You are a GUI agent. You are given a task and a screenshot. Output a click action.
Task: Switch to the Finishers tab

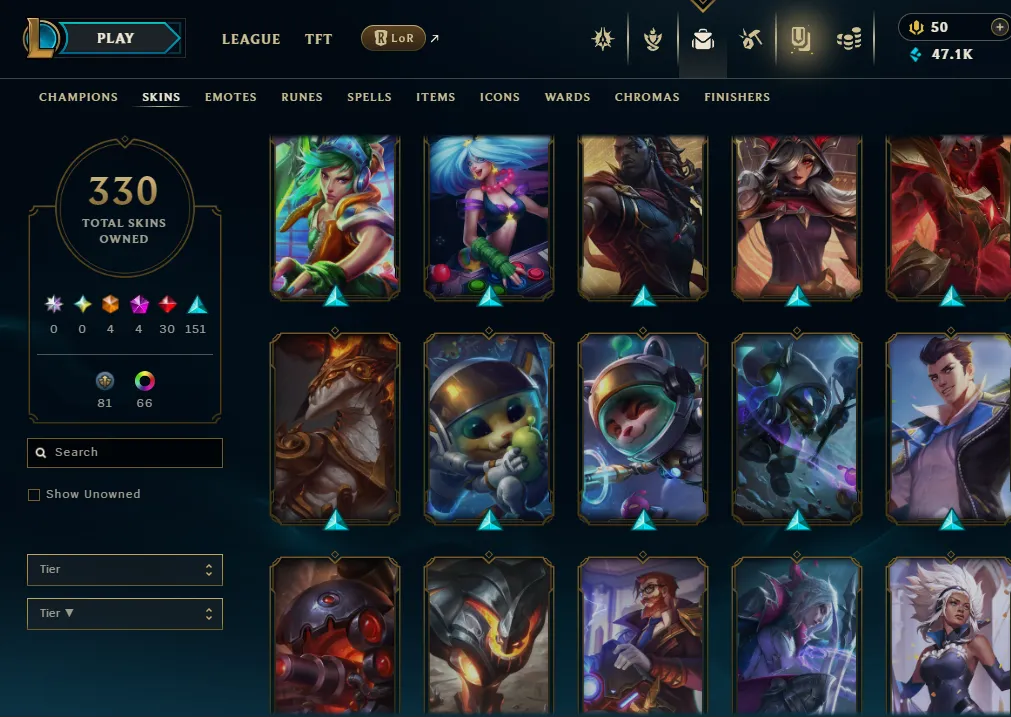[736, 97]
